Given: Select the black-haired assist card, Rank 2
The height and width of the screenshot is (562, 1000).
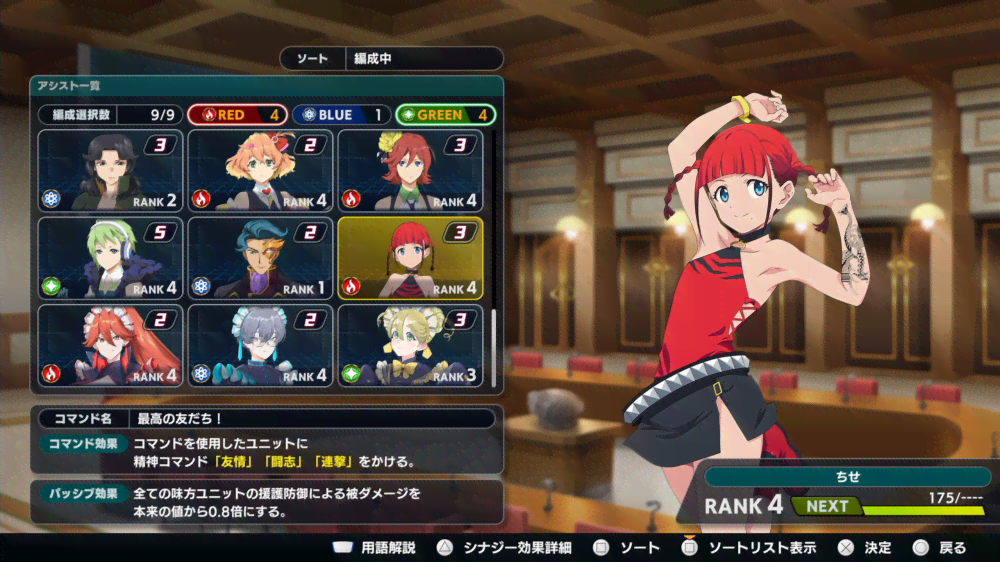Looking at the screenshot, I should [110, 171].
